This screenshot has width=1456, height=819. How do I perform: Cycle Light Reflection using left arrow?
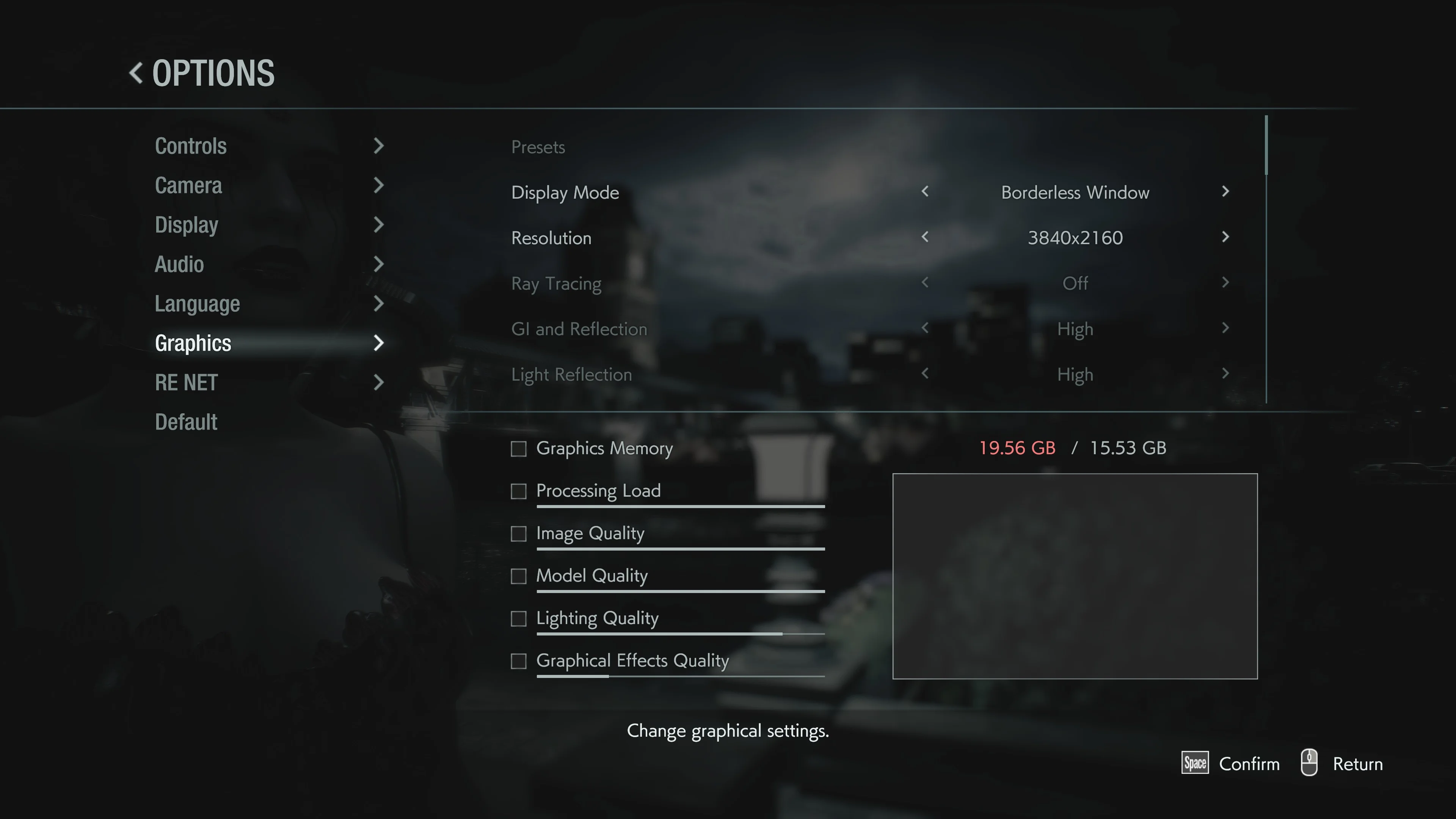coord(925,373)
